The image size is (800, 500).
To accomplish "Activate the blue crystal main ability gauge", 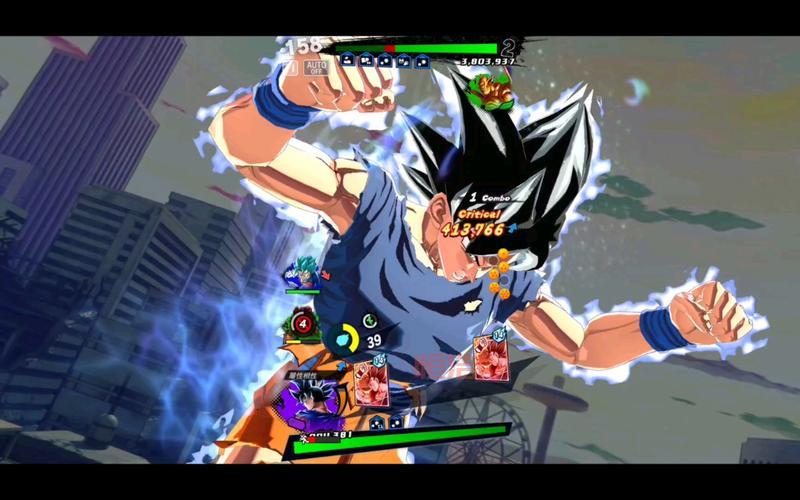I will [x=345, y=339].
